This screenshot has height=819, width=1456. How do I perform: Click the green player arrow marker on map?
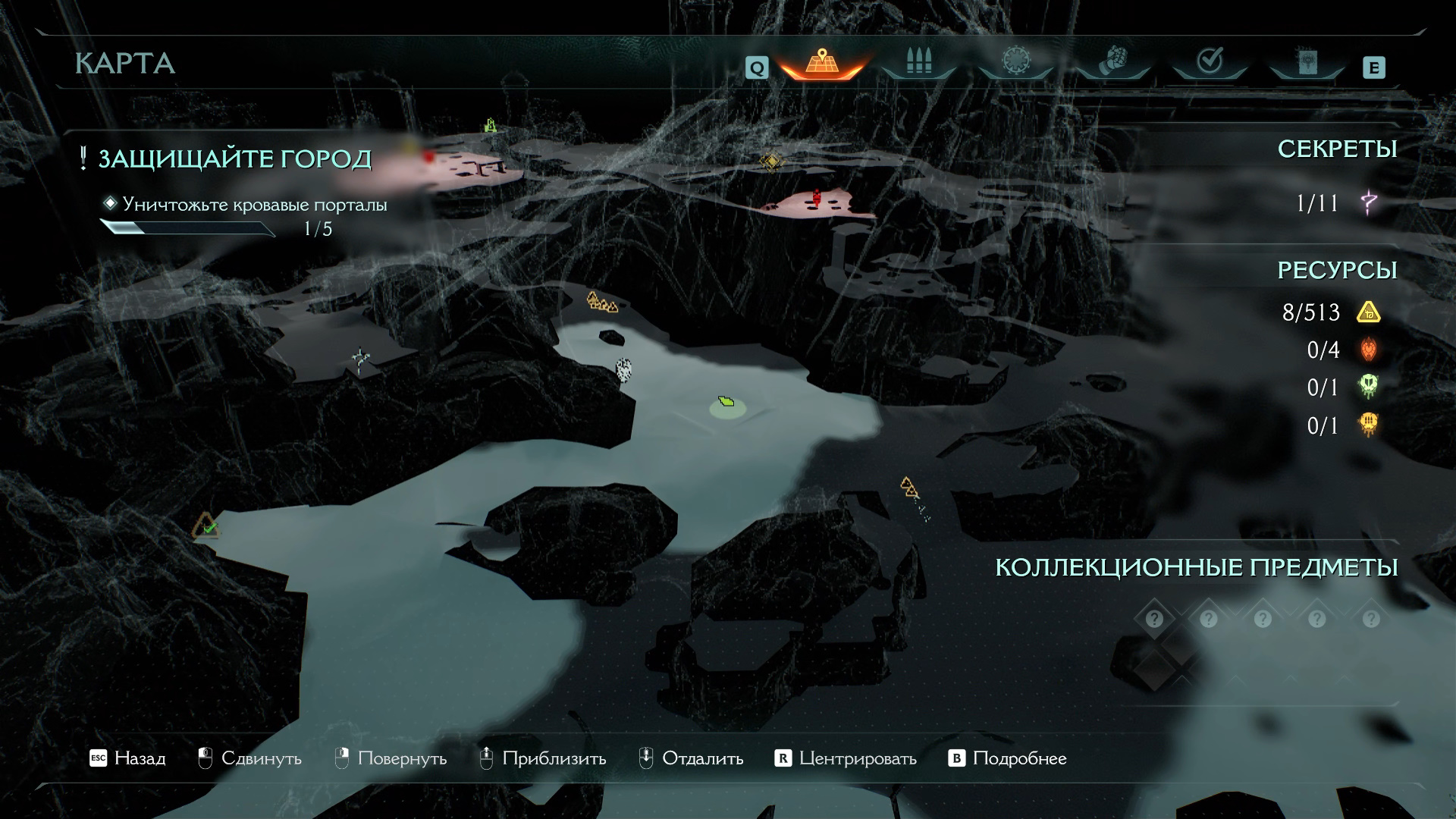[726, 401]
